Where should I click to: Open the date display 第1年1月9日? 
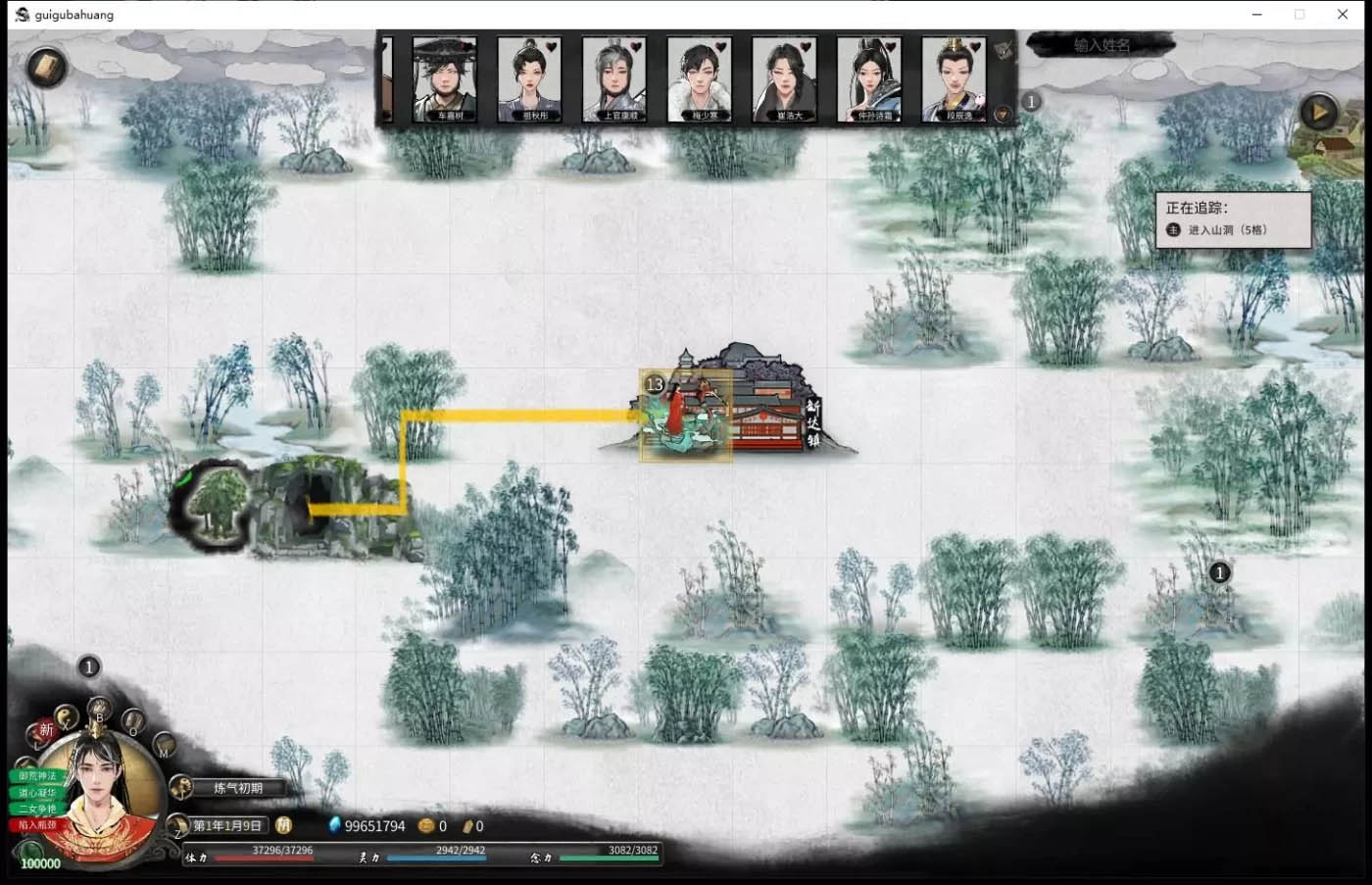click(x=227, y=826)
